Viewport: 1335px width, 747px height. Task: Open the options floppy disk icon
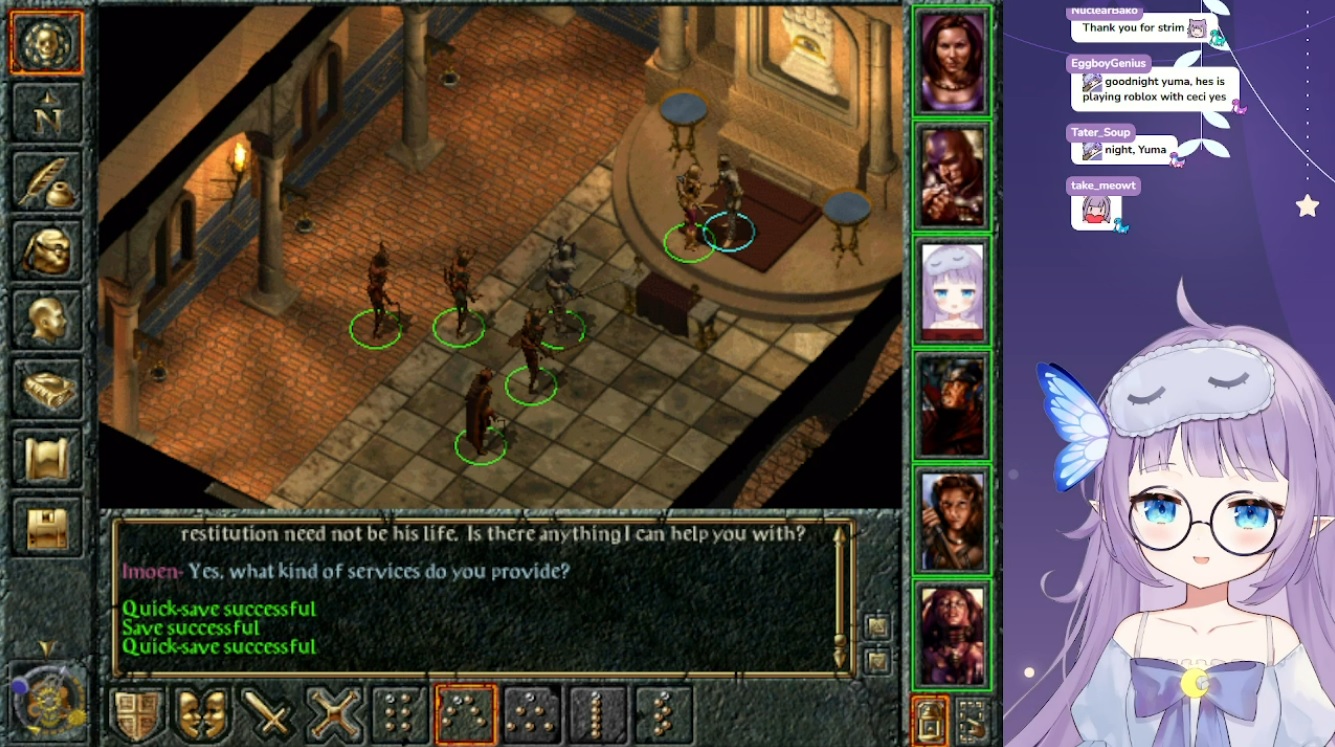(x=47, y=527)
